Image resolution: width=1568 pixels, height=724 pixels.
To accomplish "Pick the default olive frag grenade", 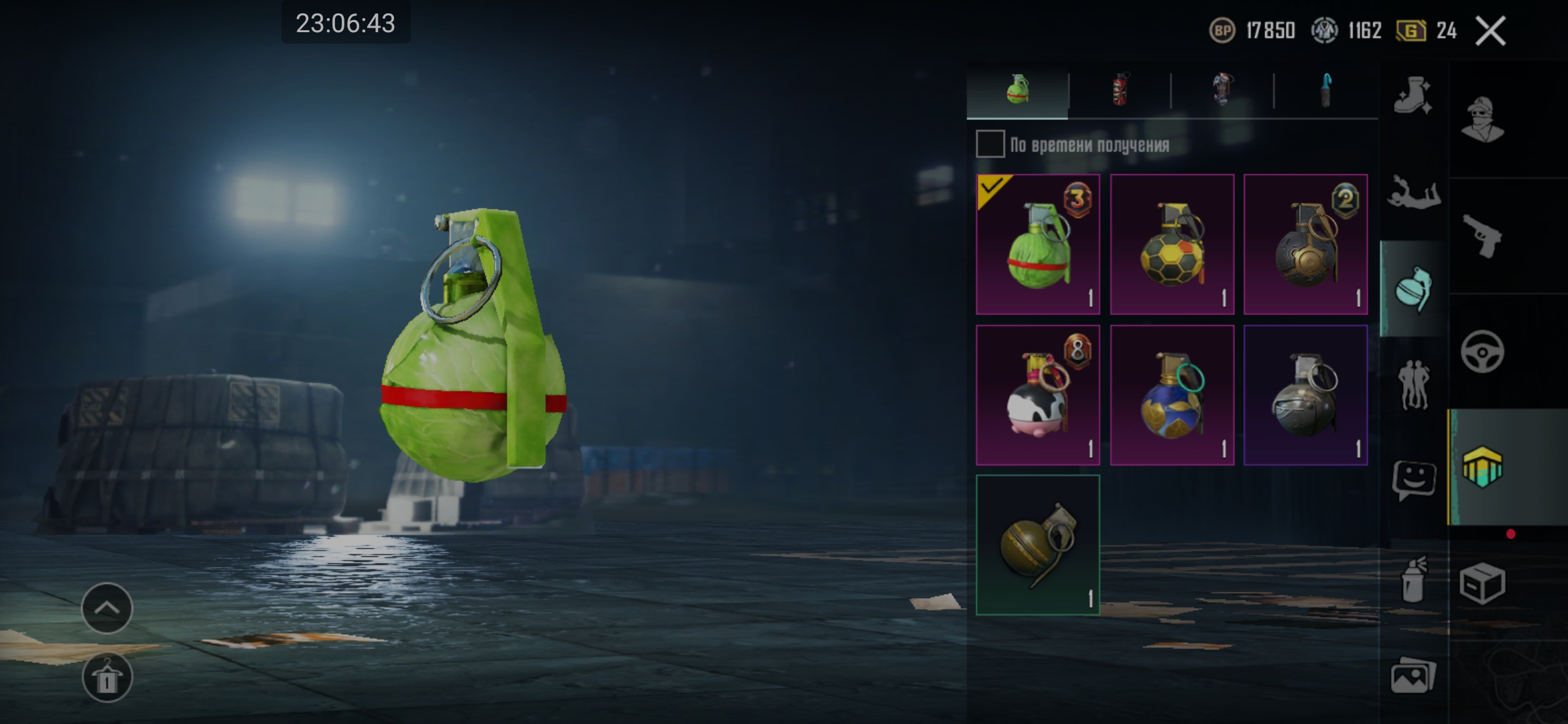I will pos(1038,545).
